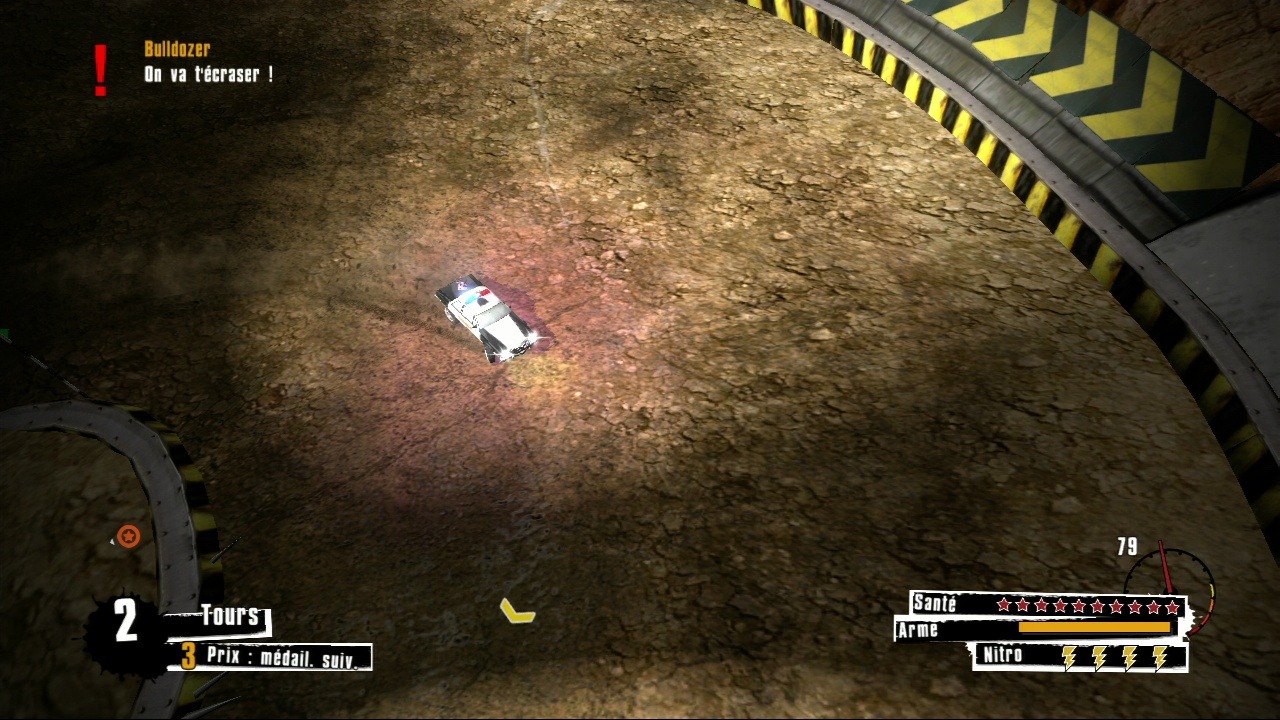The height and width of the screenshot is (720, 1280).
Task: Click the red exclamation alert icon
Action: tap(100, 70)
